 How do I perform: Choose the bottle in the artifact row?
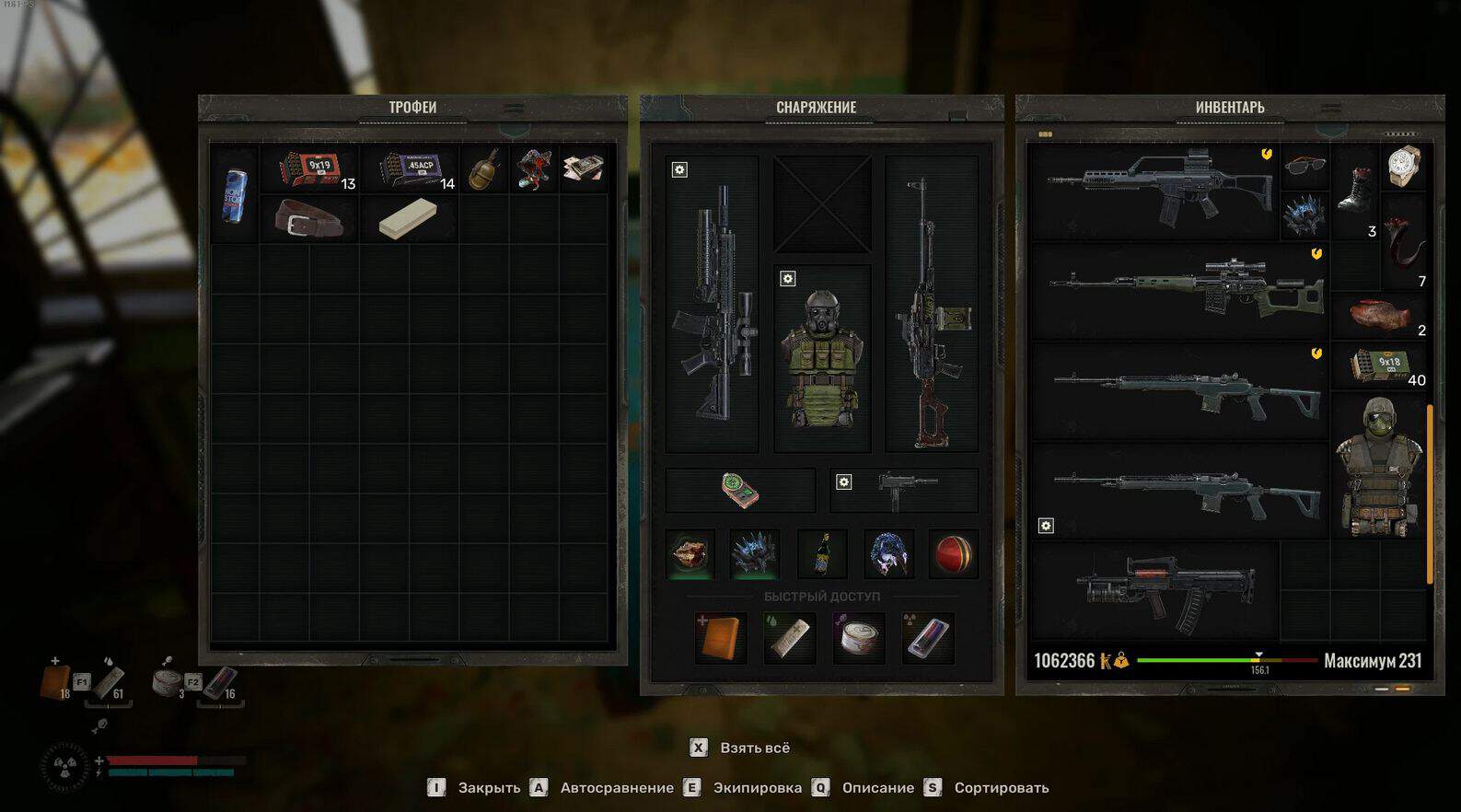[822, 554]
